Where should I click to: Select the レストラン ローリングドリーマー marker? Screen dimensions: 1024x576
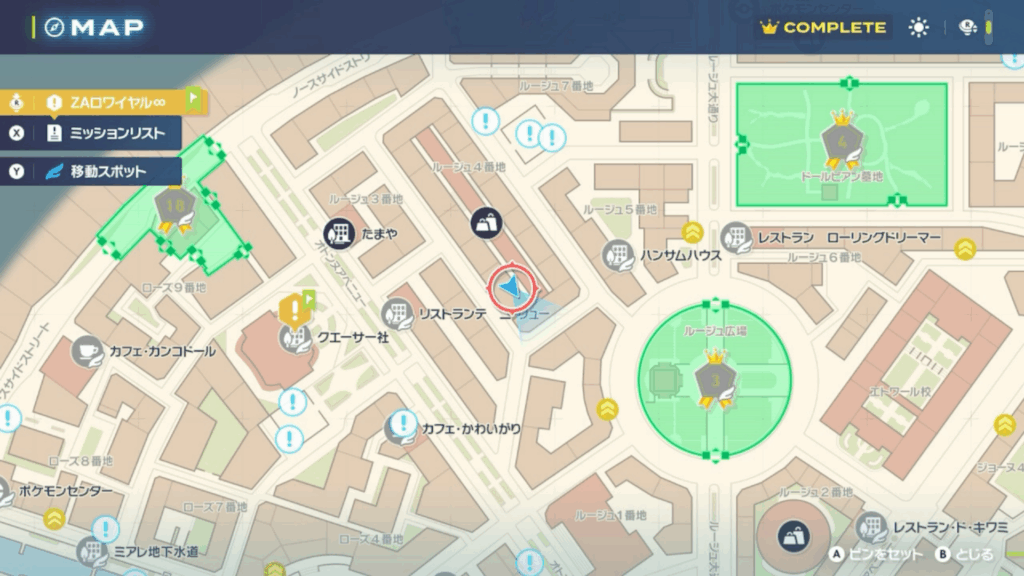point(737,238)
